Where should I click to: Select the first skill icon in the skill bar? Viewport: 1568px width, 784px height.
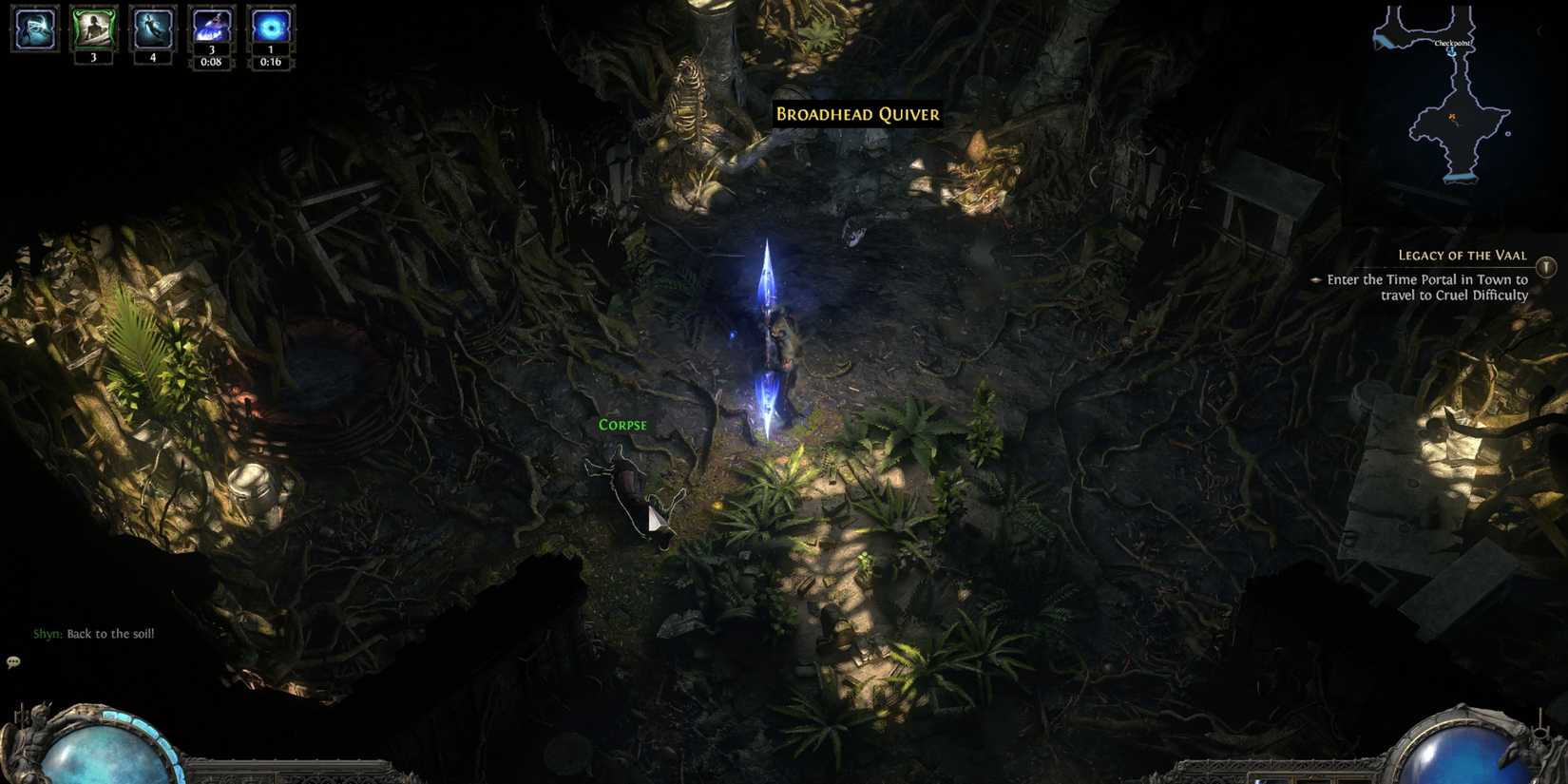click(x=32, y=30)
